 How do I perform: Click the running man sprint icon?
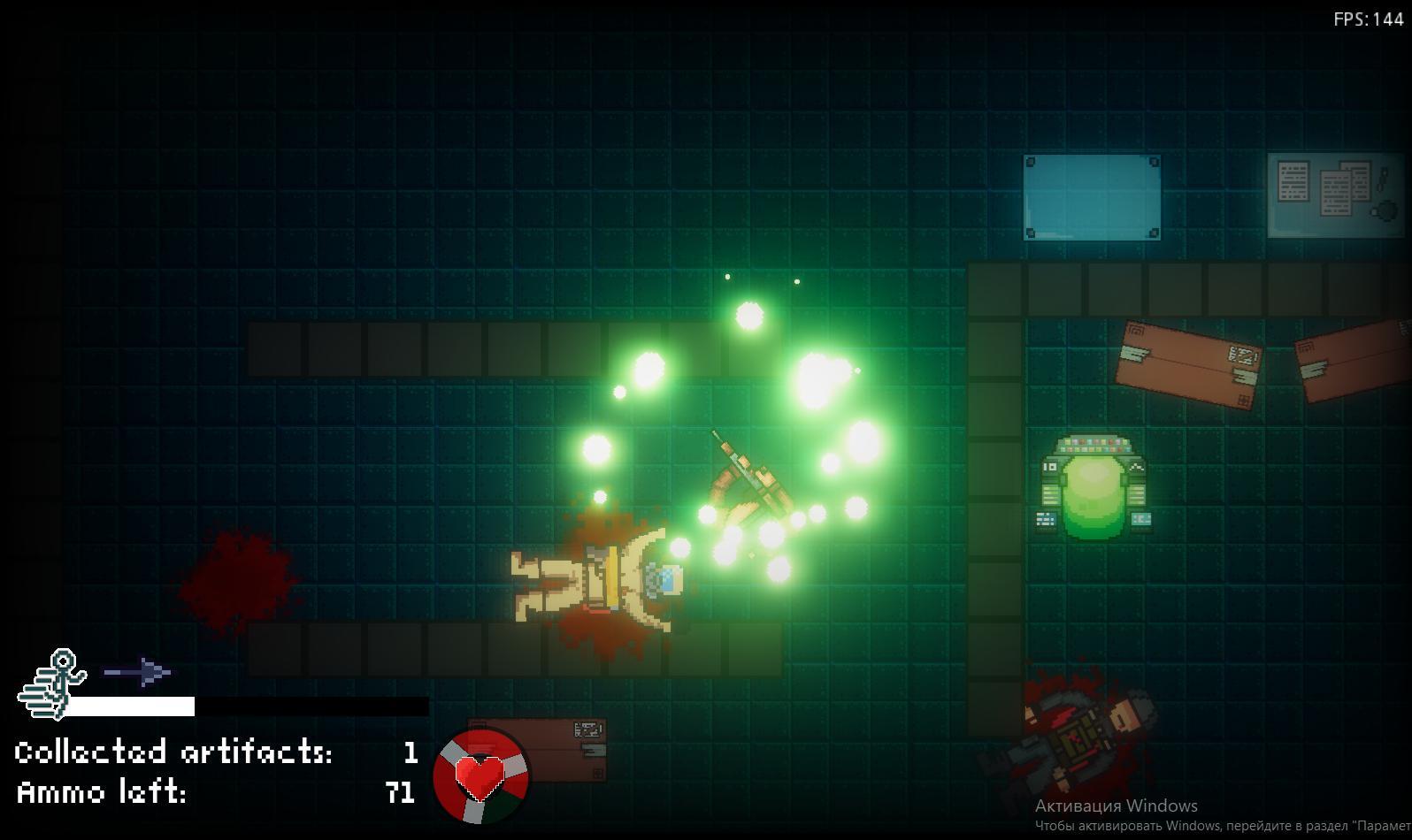(53, 683)
